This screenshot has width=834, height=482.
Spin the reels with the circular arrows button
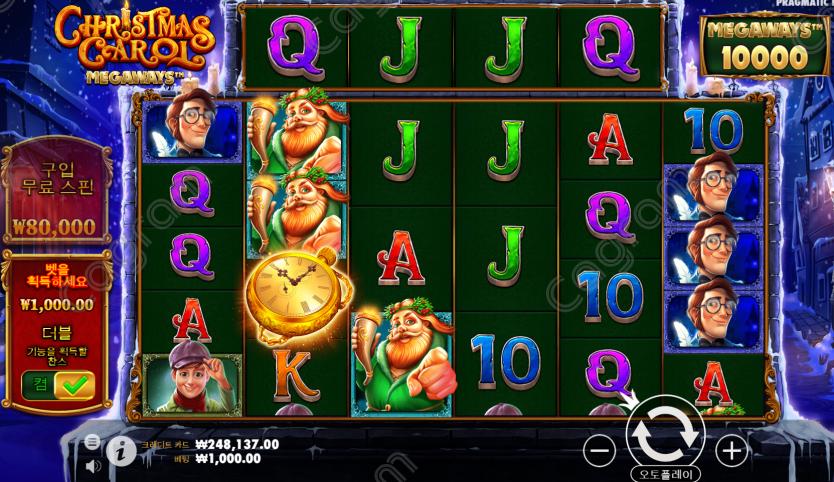[x=665, y=432]
